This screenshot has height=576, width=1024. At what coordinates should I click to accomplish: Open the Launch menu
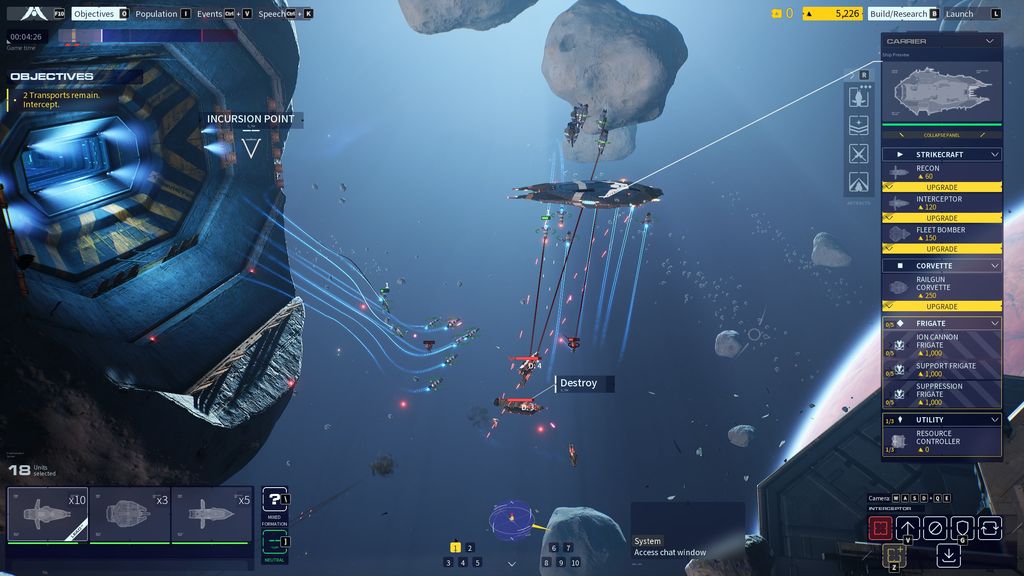(x=959, y=14)
